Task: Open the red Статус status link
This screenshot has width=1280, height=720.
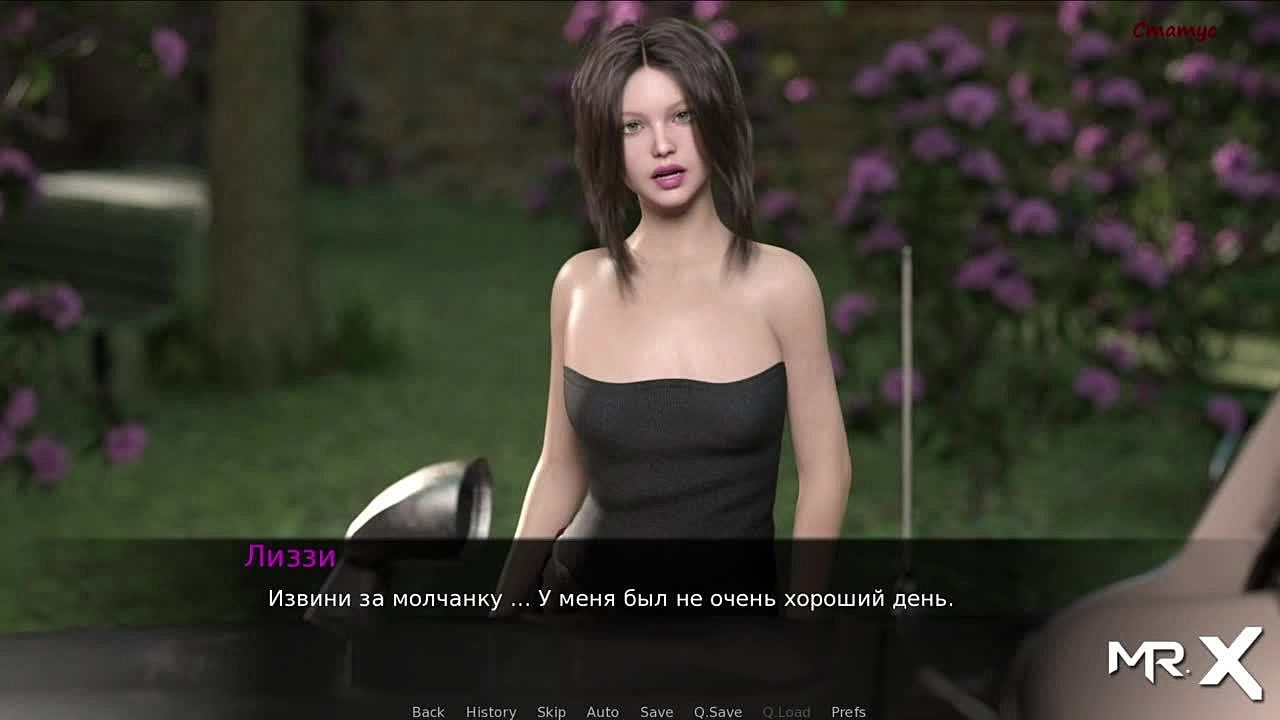Action: [1174, 31]
